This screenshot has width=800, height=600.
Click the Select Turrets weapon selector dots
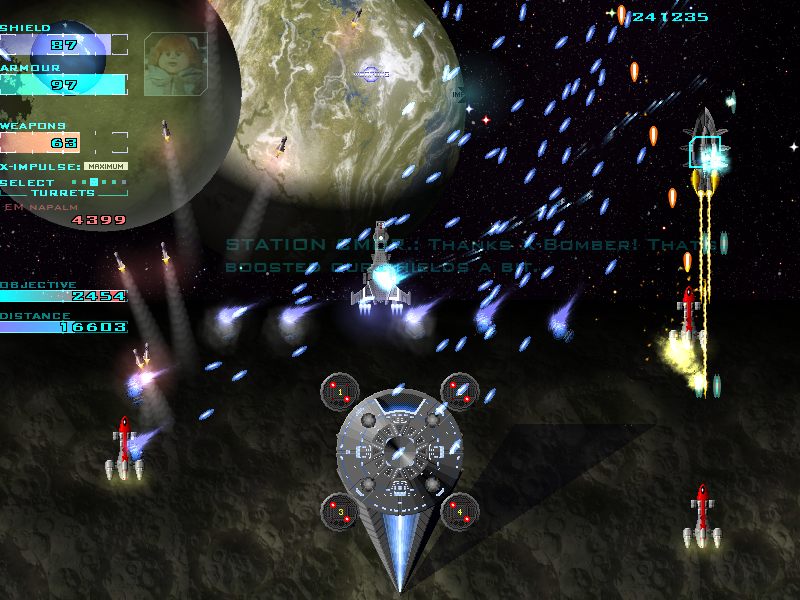[x=100, y=182]
